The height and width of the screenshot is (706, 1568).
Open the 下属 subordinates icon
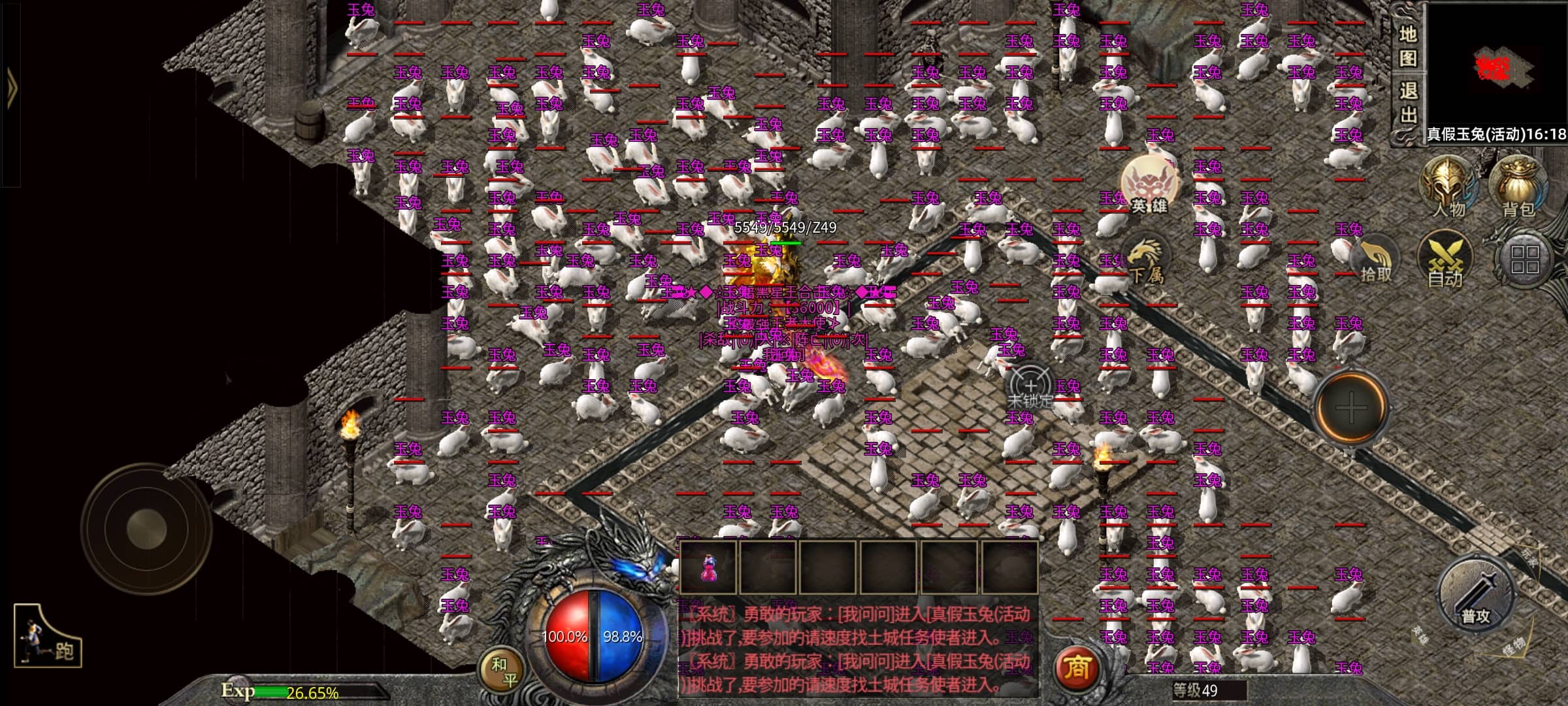(1147, 261)
